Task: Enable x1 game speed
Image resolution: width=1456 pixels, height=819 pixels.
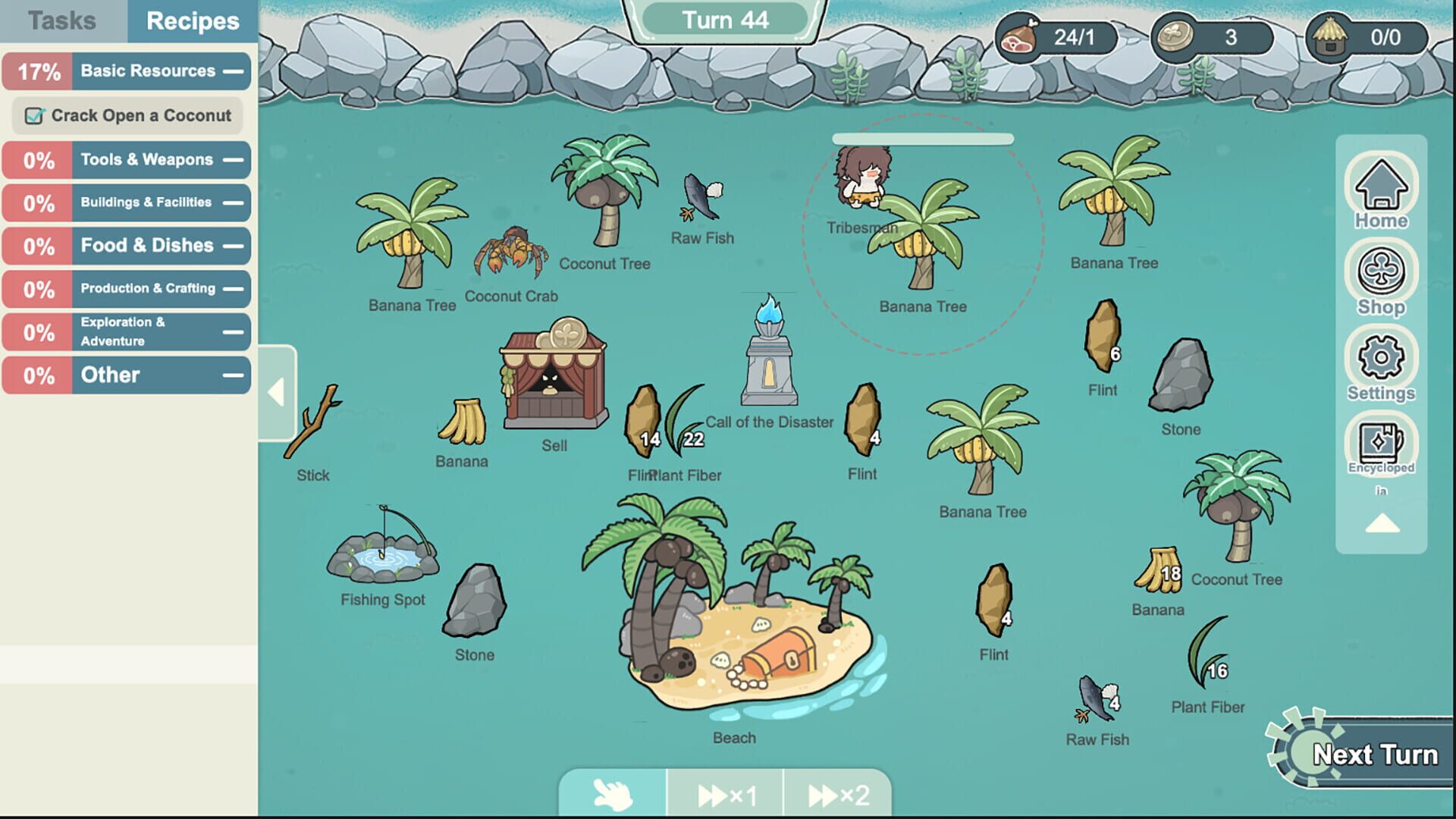Action: [x=726, y=794]
